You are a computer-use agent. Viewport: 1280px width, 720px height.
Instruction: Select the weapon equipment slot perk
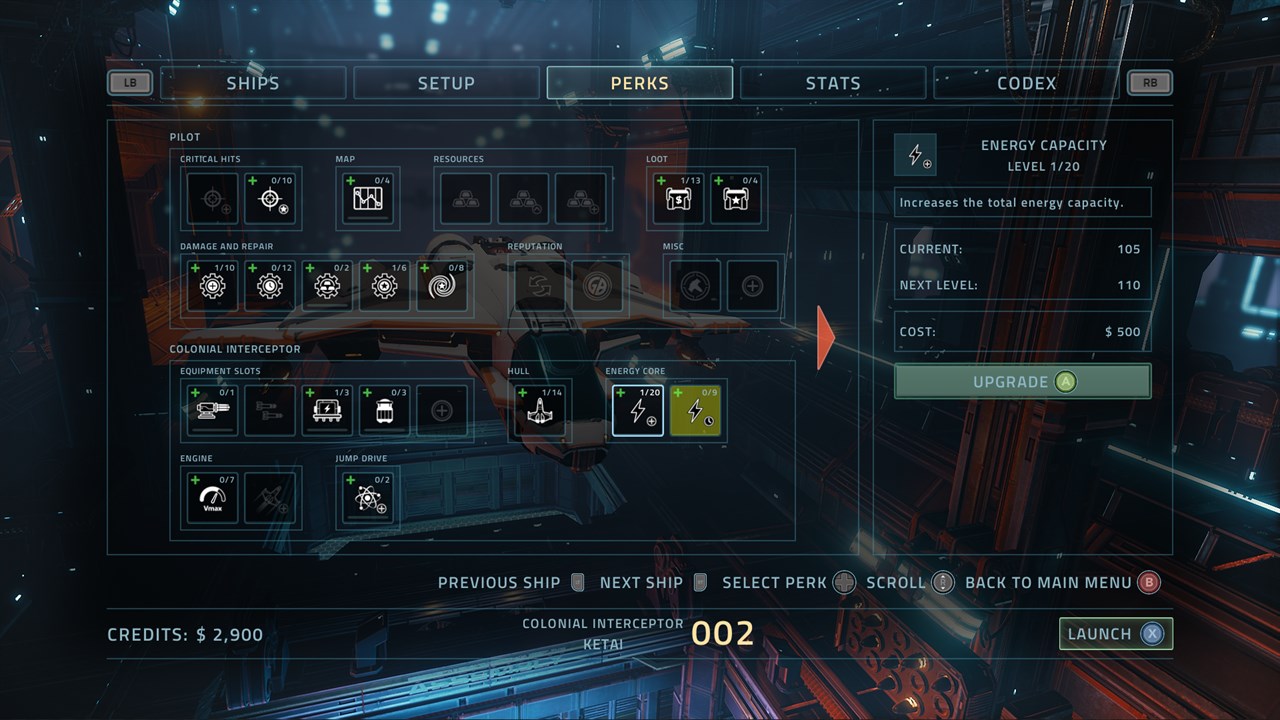[213, 411]
